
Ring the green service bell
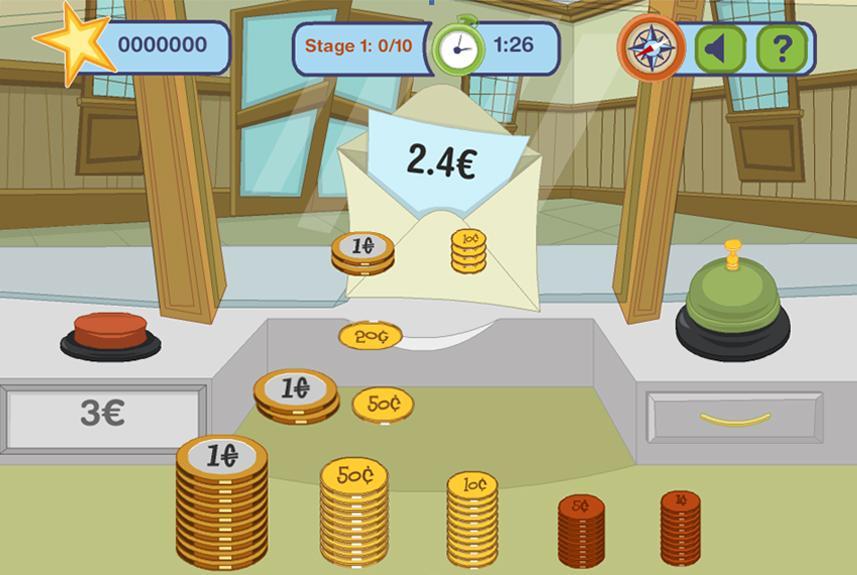(733, 305)
